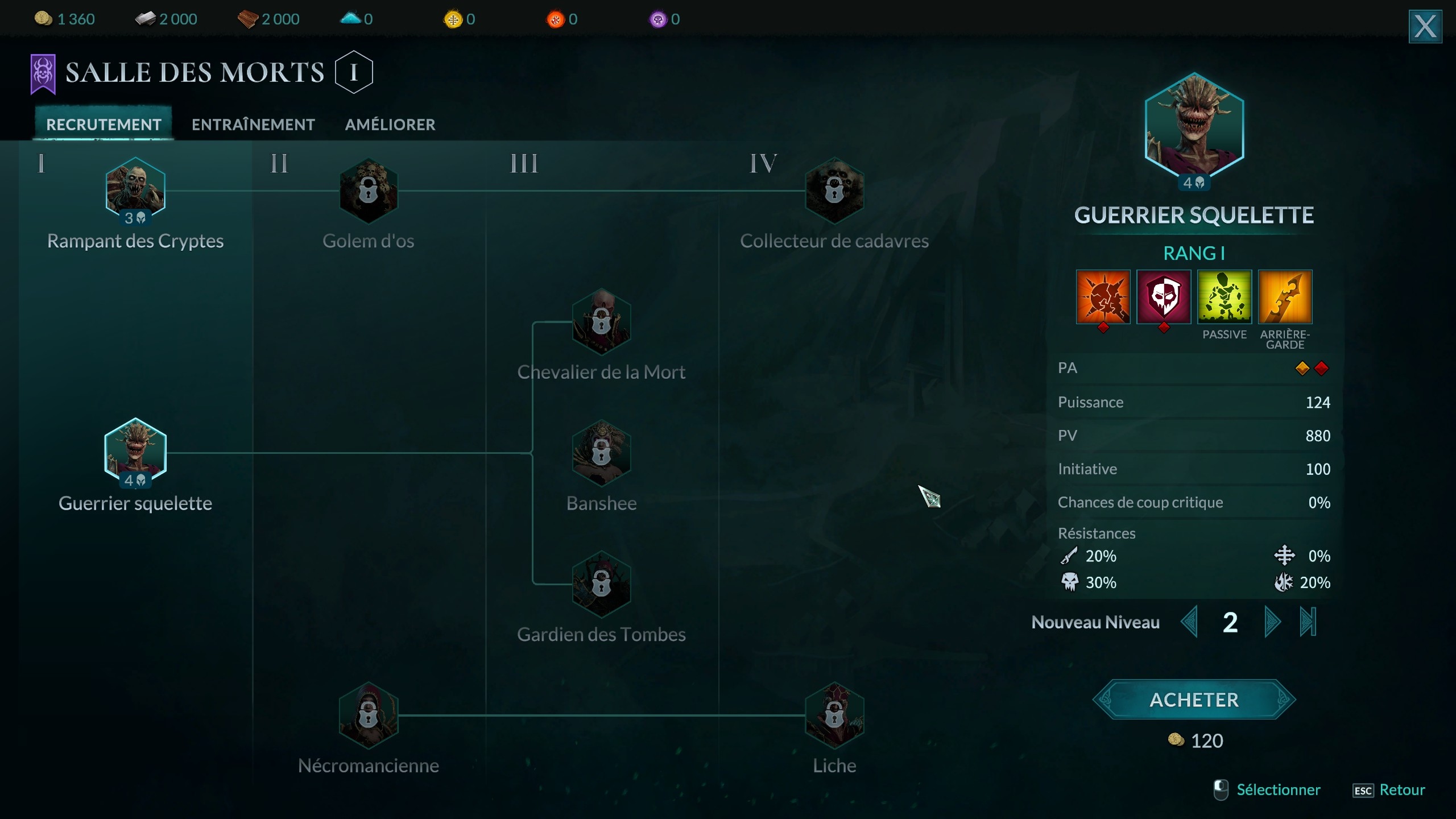Jump to the maximum Nouveau Niveau

click(x=1308, y=622)
